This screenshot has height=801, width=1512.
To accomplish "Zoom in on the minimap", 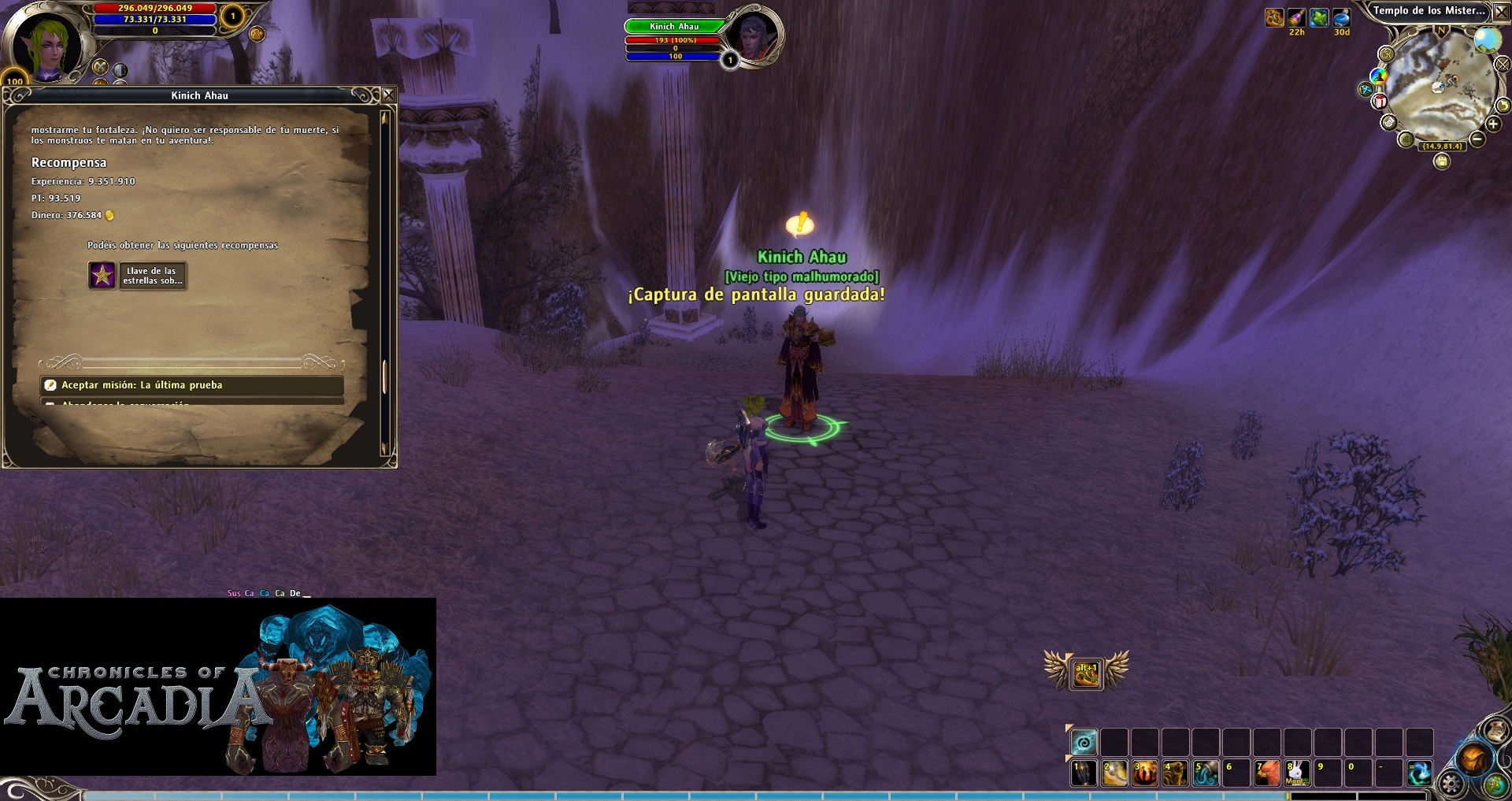I will (x=1492, y=124).
